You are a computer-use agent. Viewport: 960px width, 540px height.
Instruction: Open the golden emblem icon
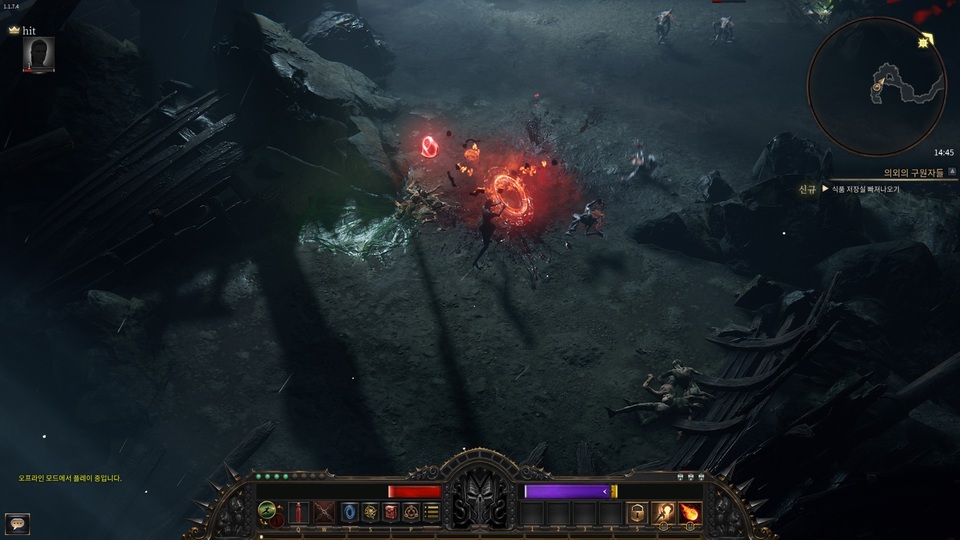point(370,513)
